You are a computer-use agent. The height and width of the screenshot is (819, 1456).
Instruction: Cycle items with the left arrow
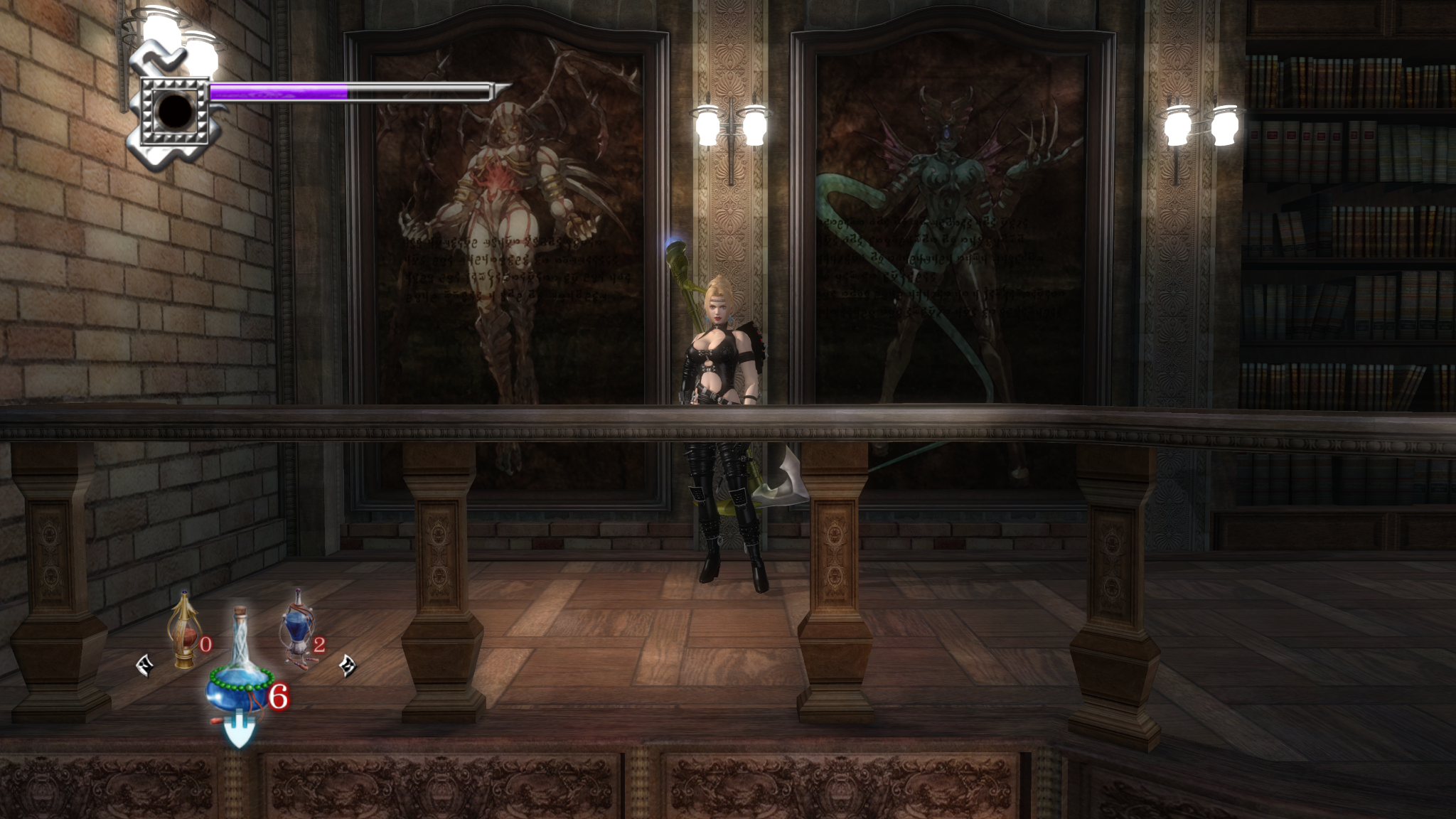pyautogui.click(x=144, y=665)
